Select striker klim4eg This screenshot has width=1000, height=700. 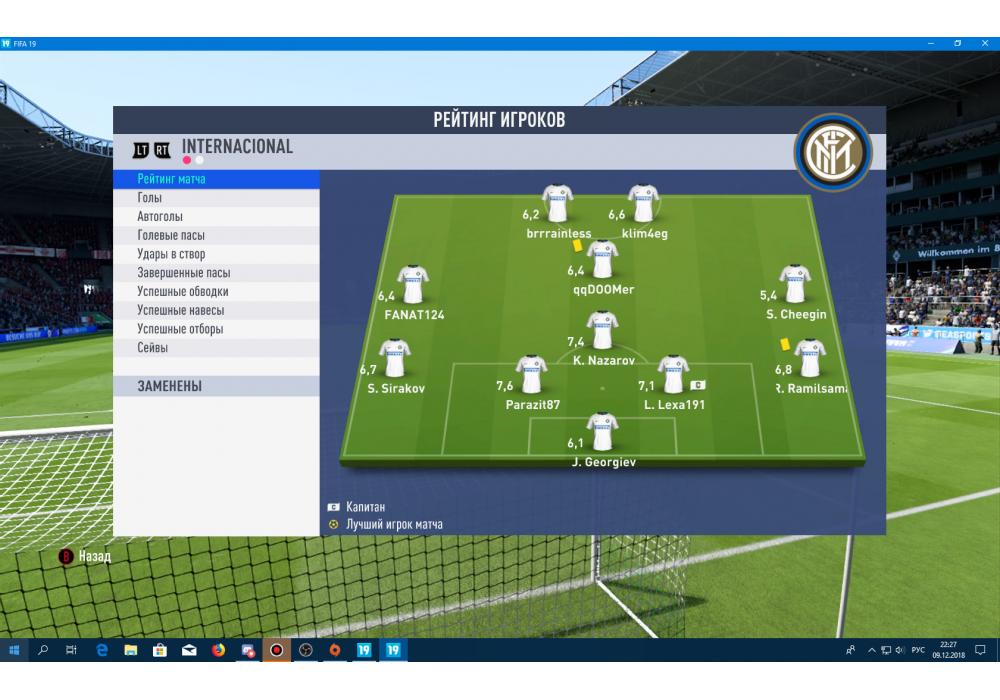pos(643,204)
